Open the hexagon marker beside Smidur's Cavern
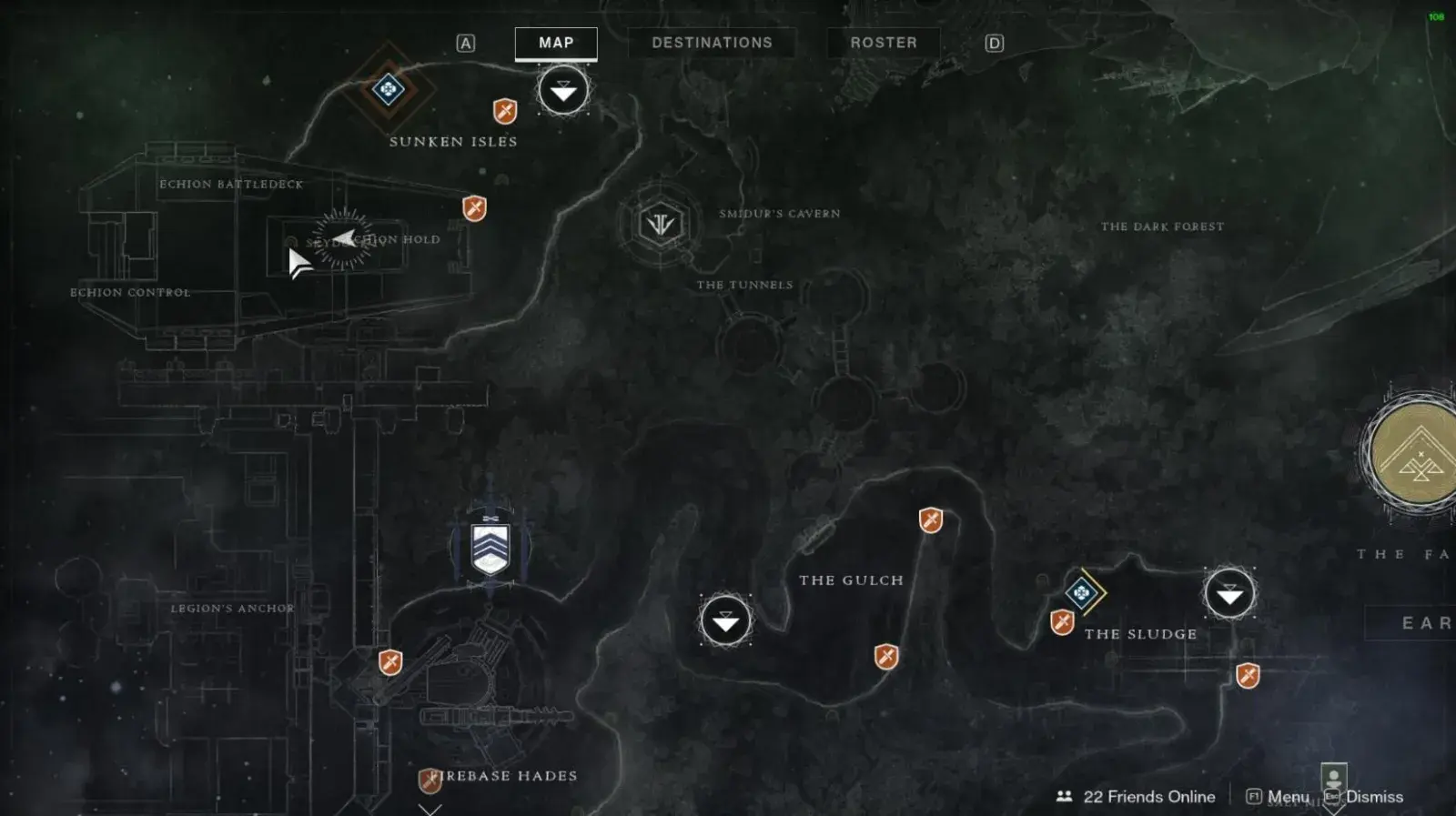The width and height of the screenshot is (1456, 816). coord(661,223)
